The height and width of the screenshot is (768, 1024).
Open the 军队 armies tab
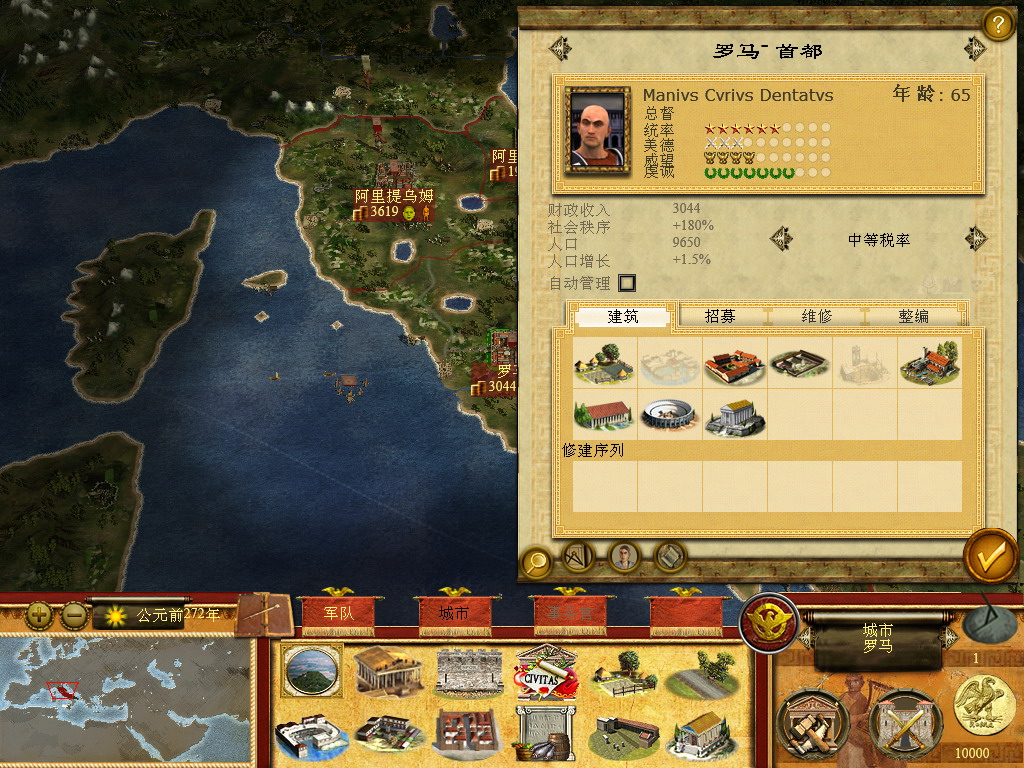(x=338, y=613)
